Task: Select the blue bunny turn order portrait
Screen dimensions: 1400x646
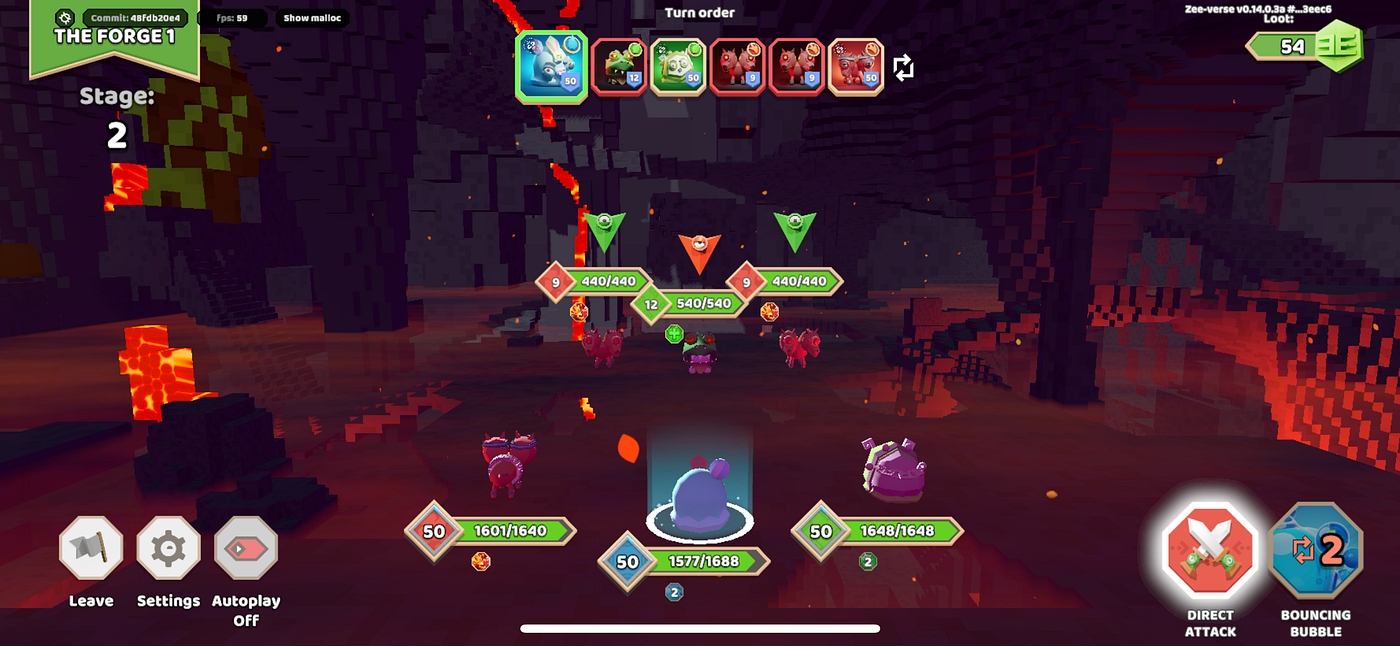Action: [549, 67]
